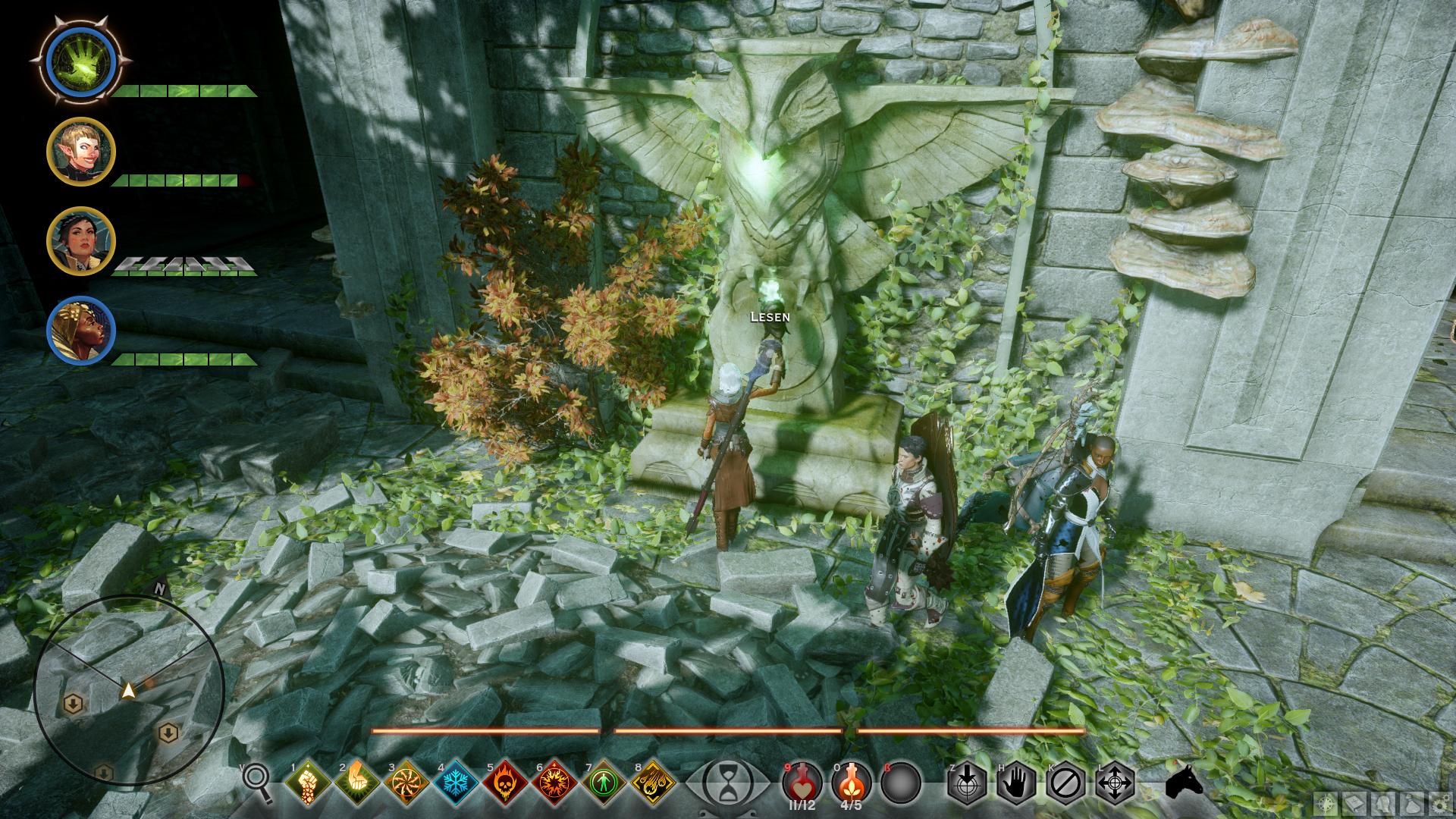Cast the blue snowflake ice spell
The height and width of the screenshot is (819, 1456).
pos(455,782)
